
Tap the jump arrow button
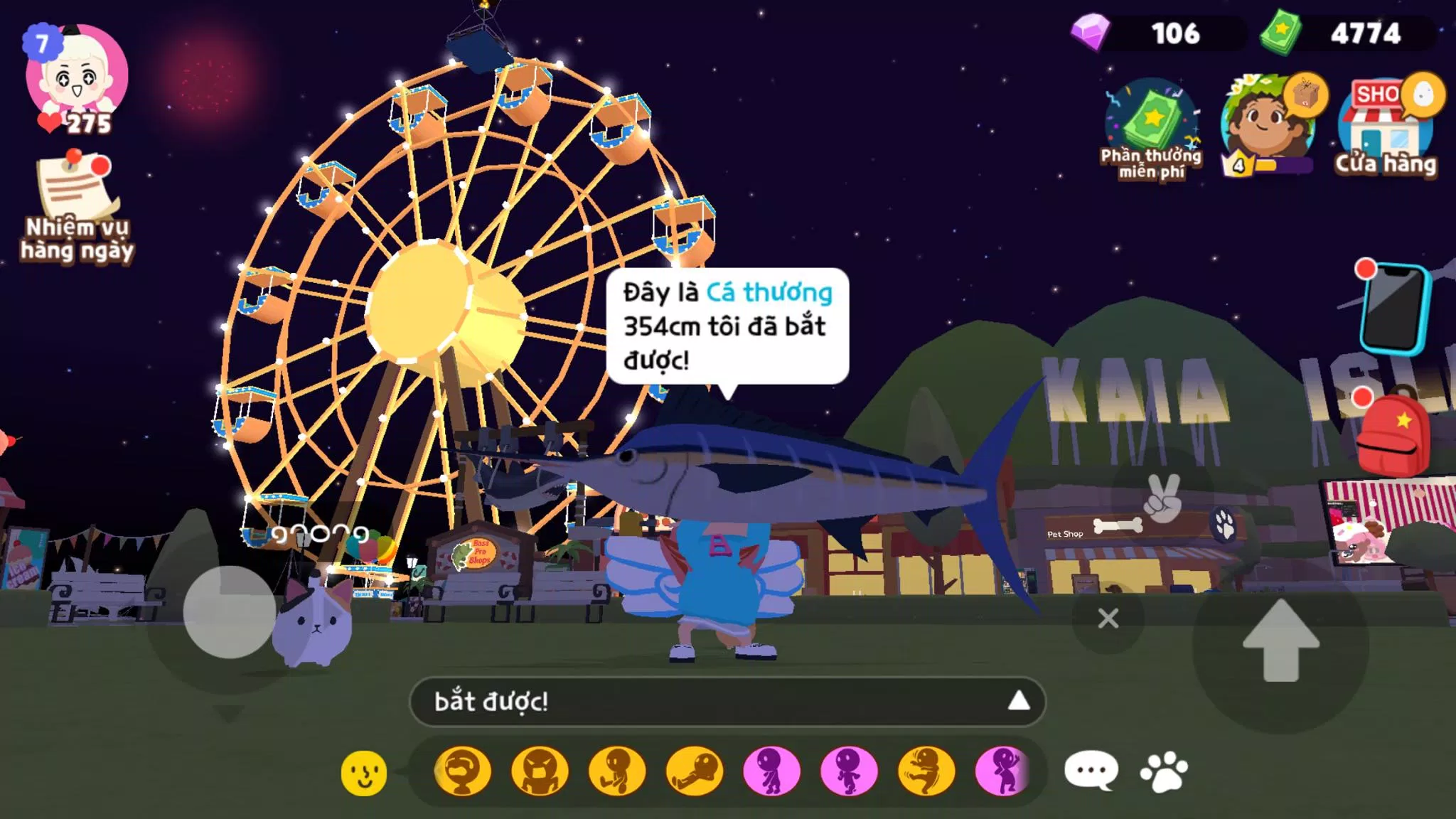(x=1280, y=641)
